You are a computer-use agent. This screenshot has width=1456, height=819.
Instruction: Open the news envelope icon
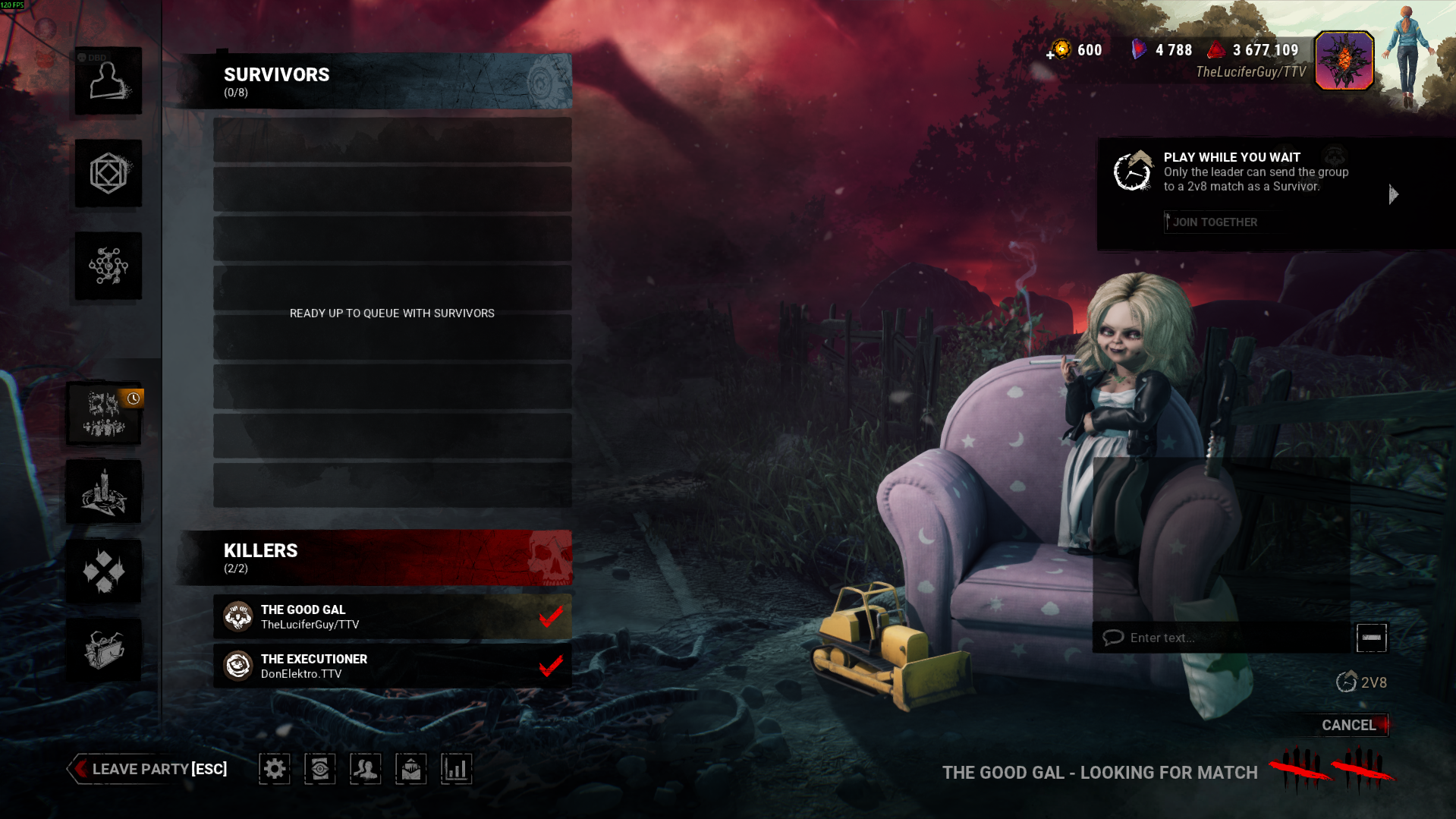pyautogui.click(x=410, y=769)
